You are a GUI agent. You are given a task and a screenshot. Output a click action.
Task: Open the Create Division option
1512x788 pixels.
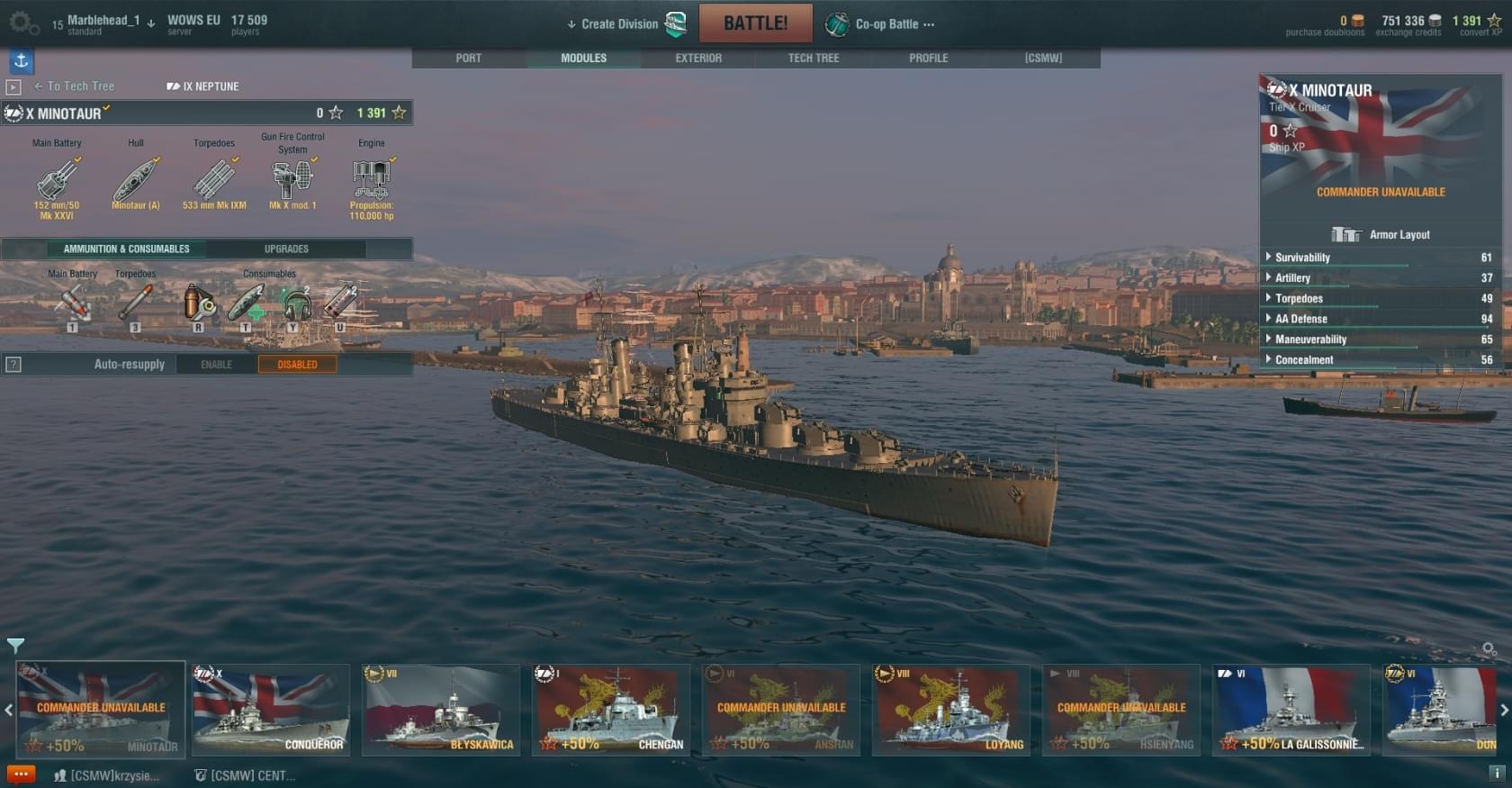click(619, 24)
